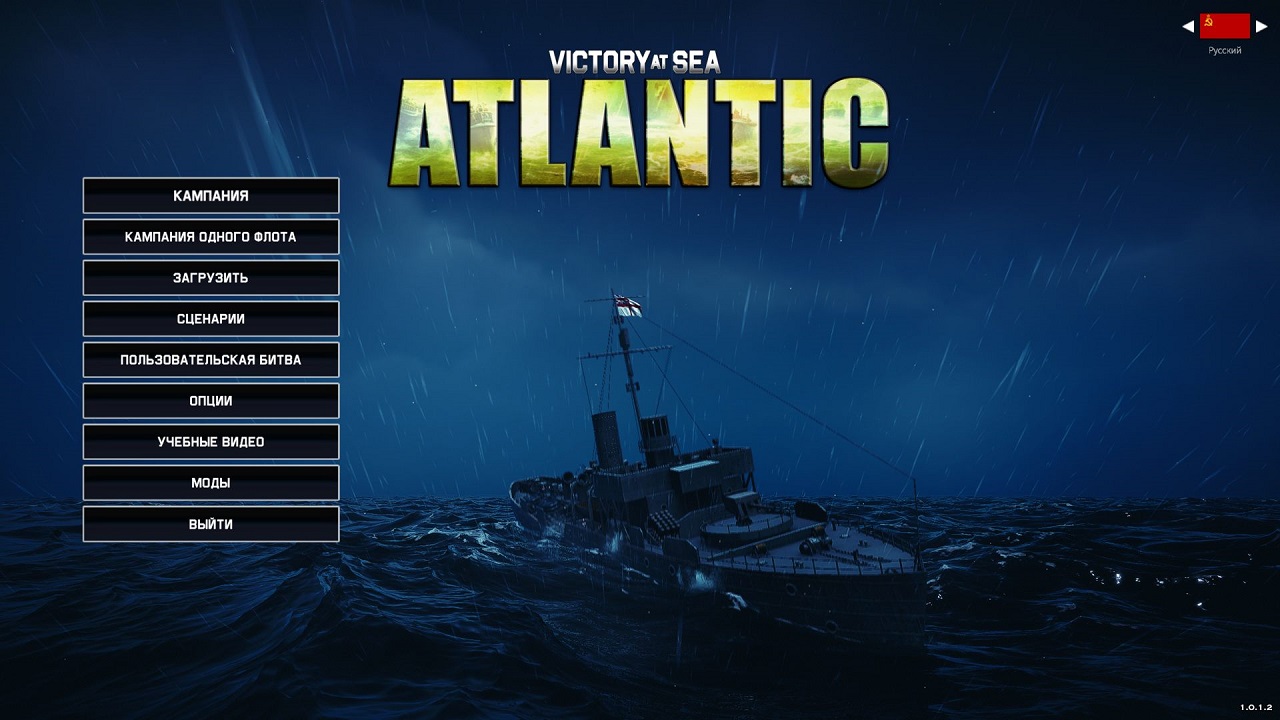This screenshot has height=720, width=1280.
Task: Click the ATLANTIC title text
Action: [640, 130]
